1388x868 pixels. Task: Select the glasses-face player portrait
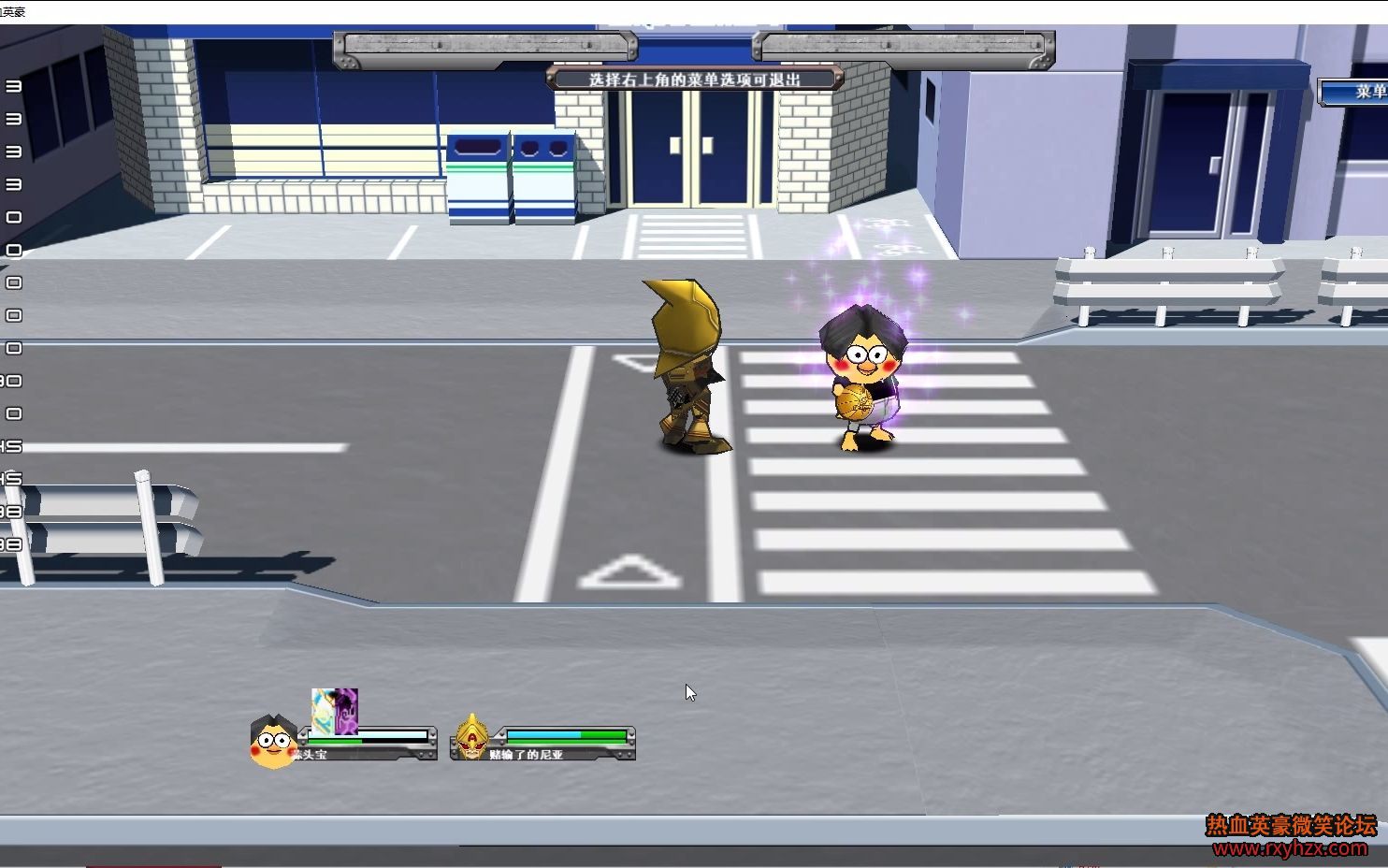[272, 742]
